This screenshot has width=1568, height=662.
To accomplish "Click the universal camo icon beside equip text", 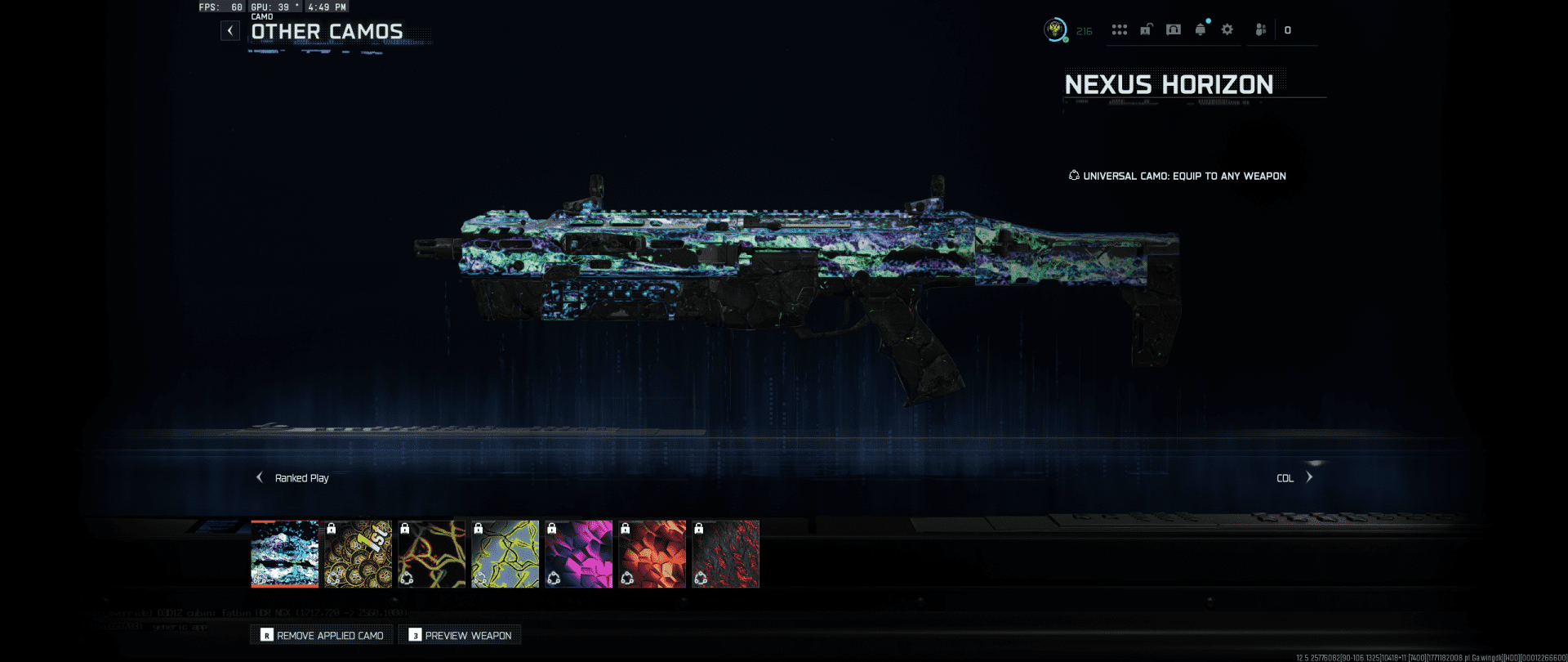I will (1073, 176).
